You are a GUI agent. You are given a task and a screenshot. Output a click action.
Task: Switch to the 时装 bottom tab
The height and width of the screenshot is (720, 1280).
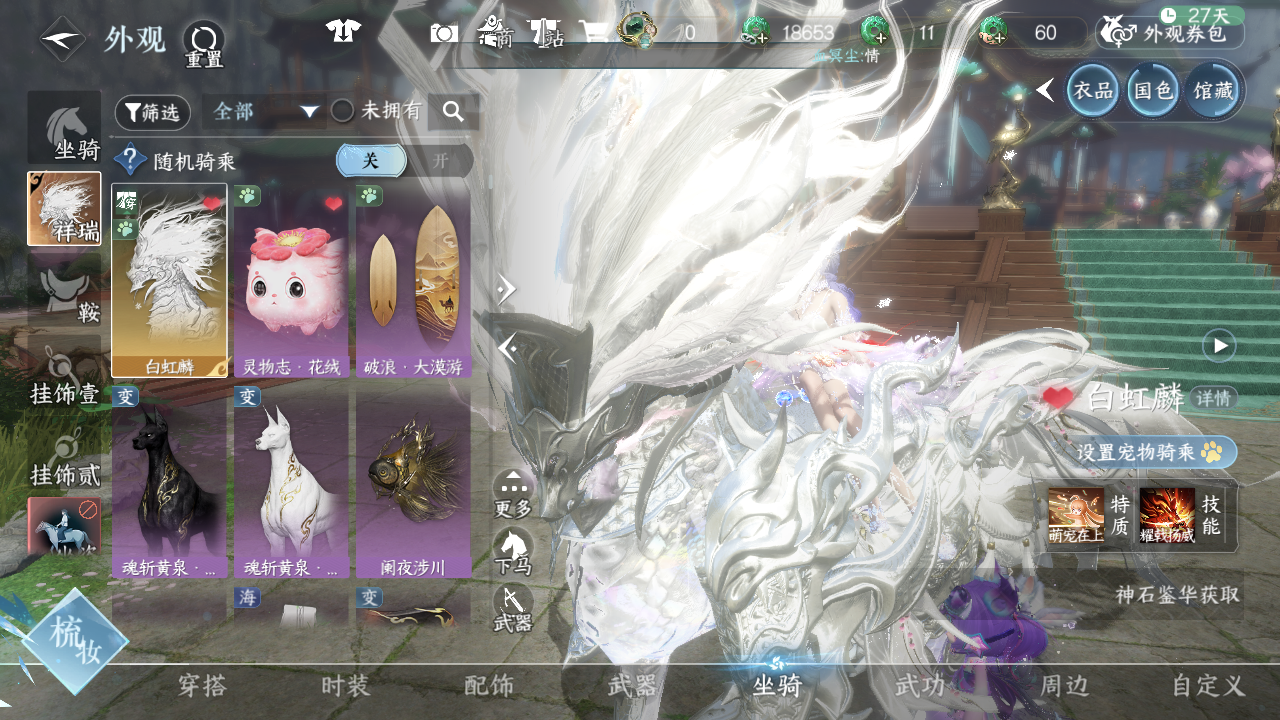(346, 686)
